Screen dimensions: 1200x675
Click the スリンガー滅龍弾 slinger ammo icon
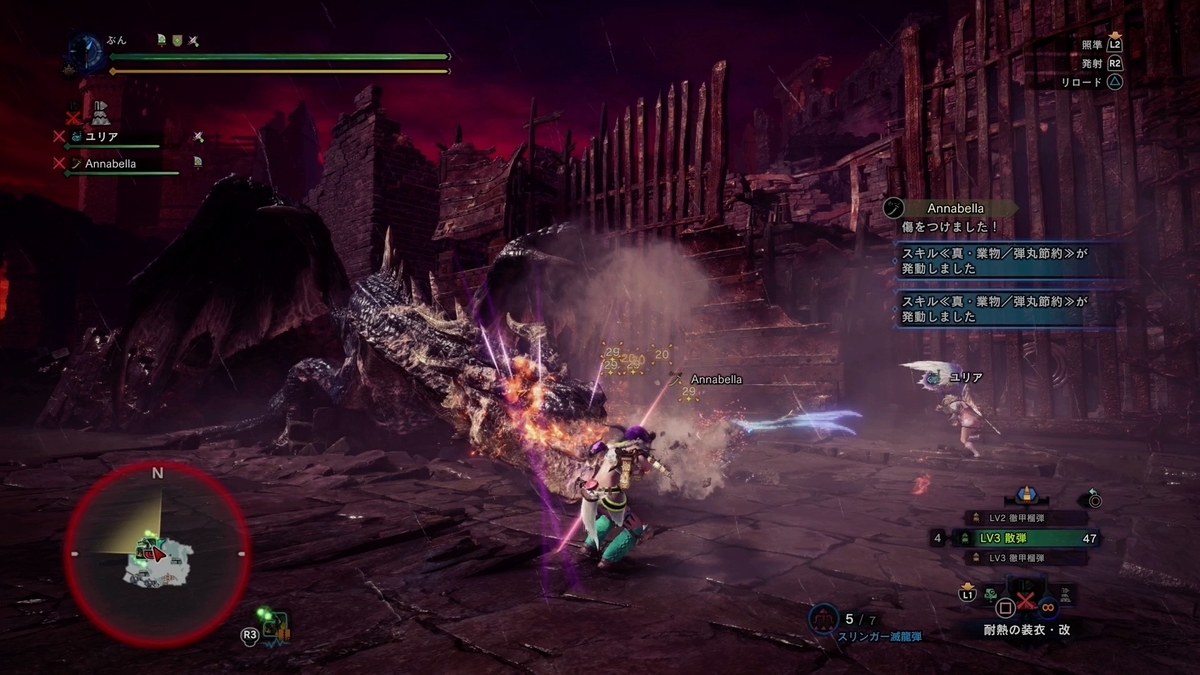click(x=824, y=620)
